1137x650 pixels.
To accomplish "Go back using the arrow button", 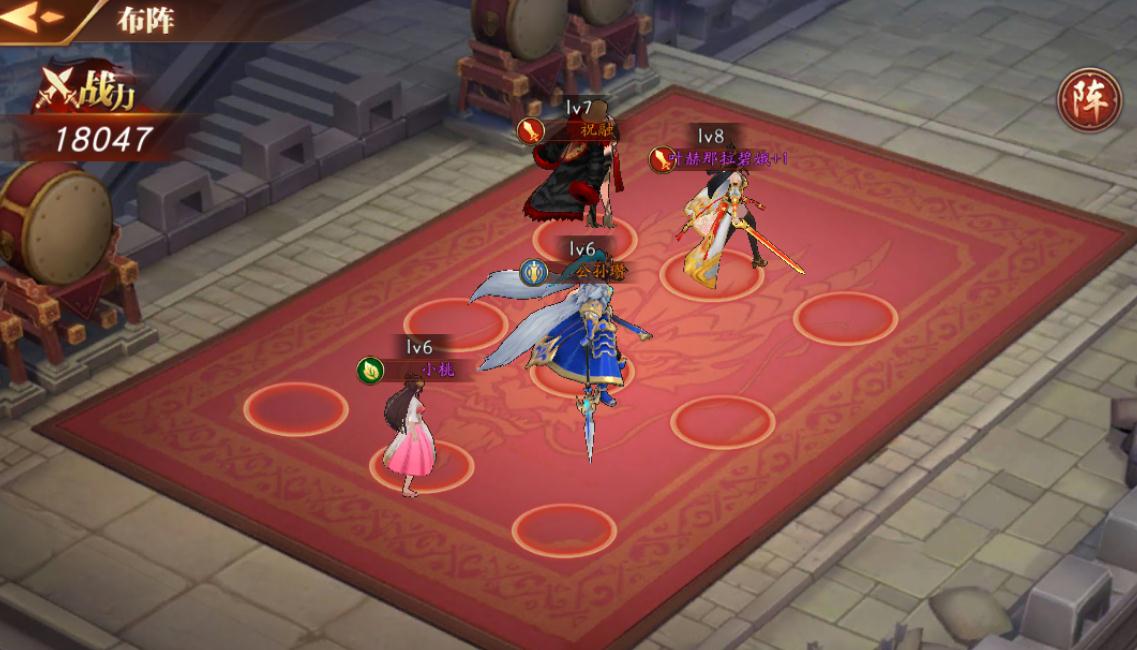I will click(x=32, y=19).
